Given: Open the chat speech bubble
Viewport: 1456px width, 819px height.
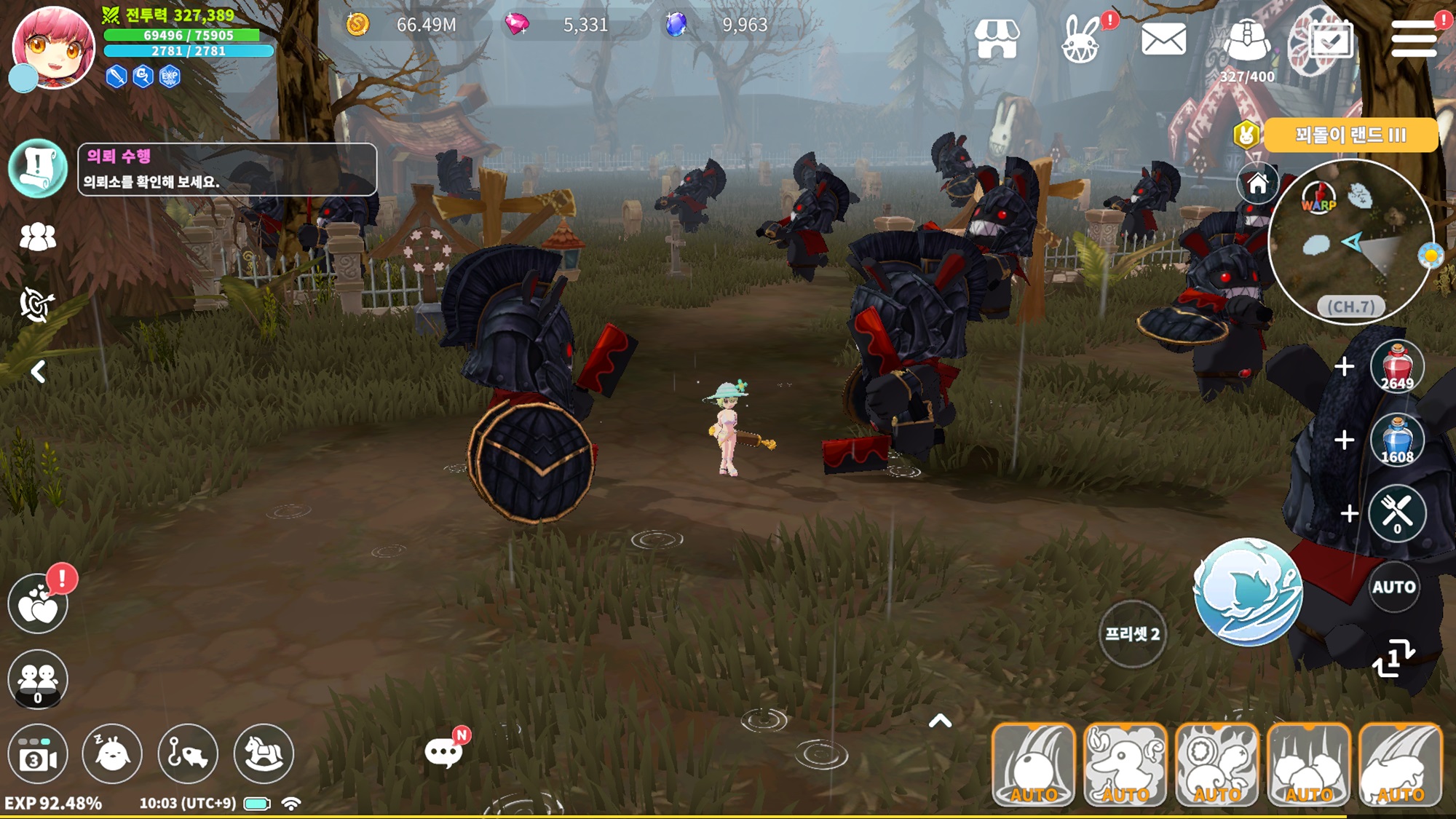Looking at the screenshot, I should (443, 752).
